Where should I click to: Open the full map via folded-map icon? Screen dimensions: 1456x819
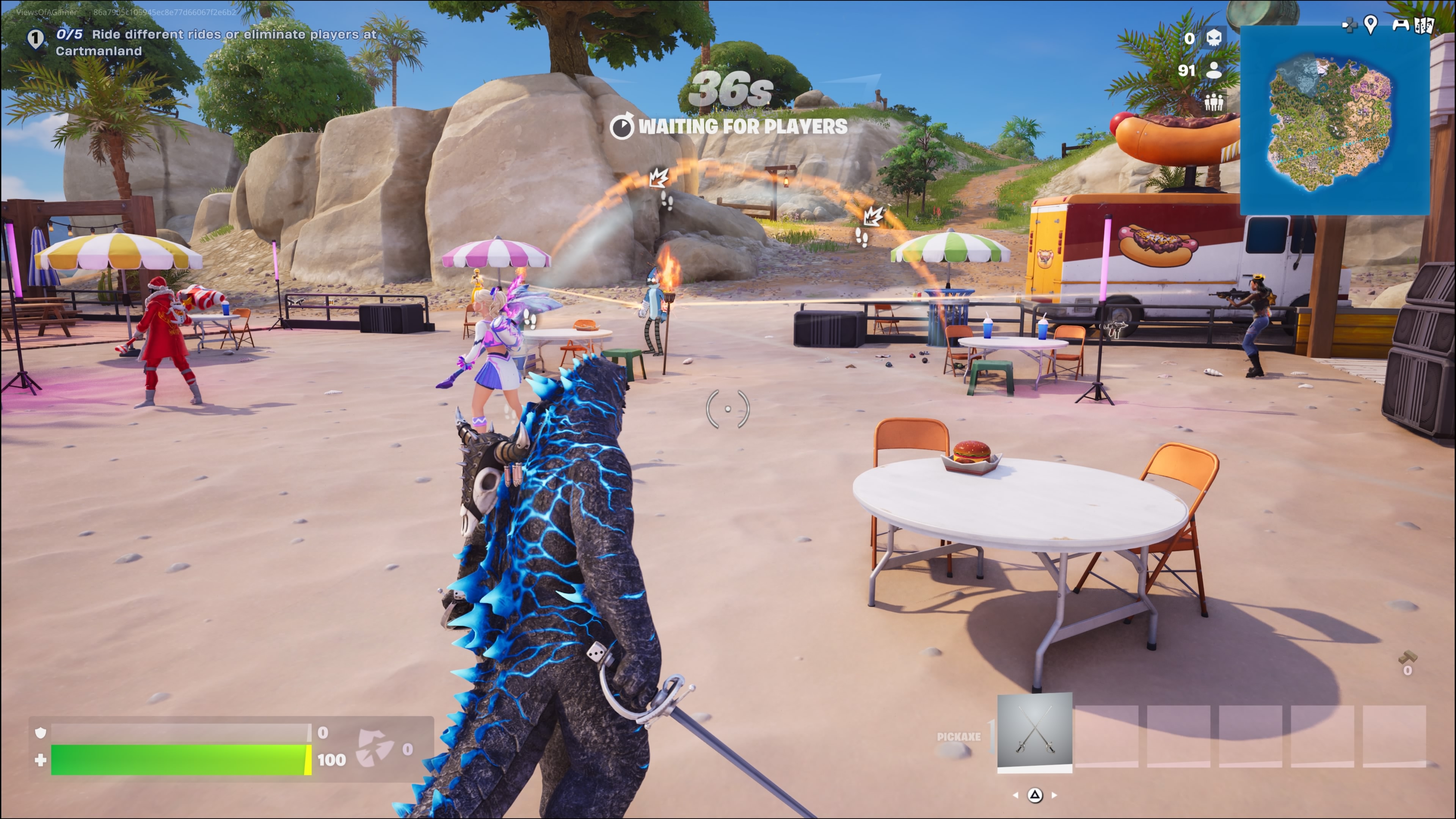tap(1424, 25)
